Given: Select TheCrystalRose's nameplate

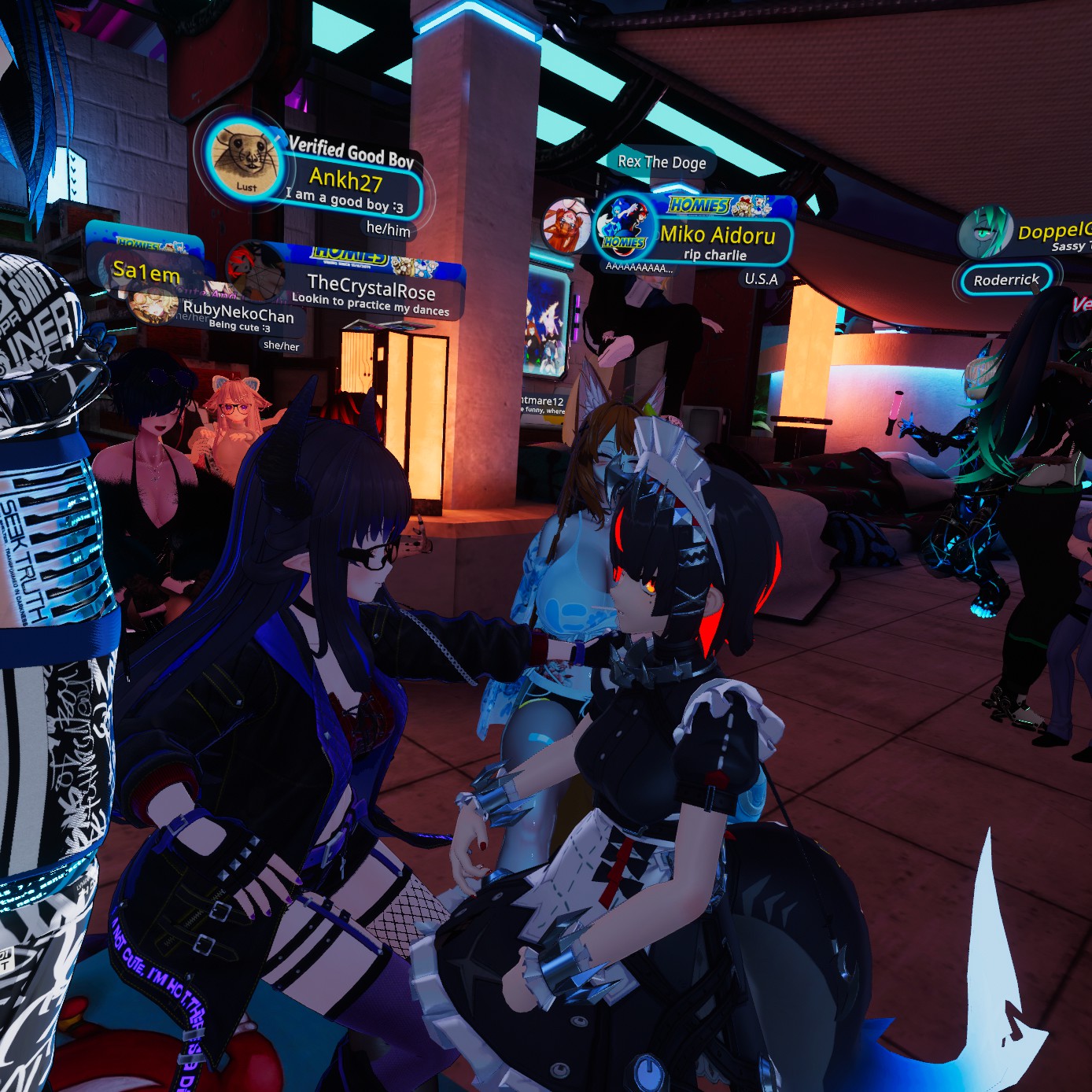Looking at the screenshot, I should (371, 291).
